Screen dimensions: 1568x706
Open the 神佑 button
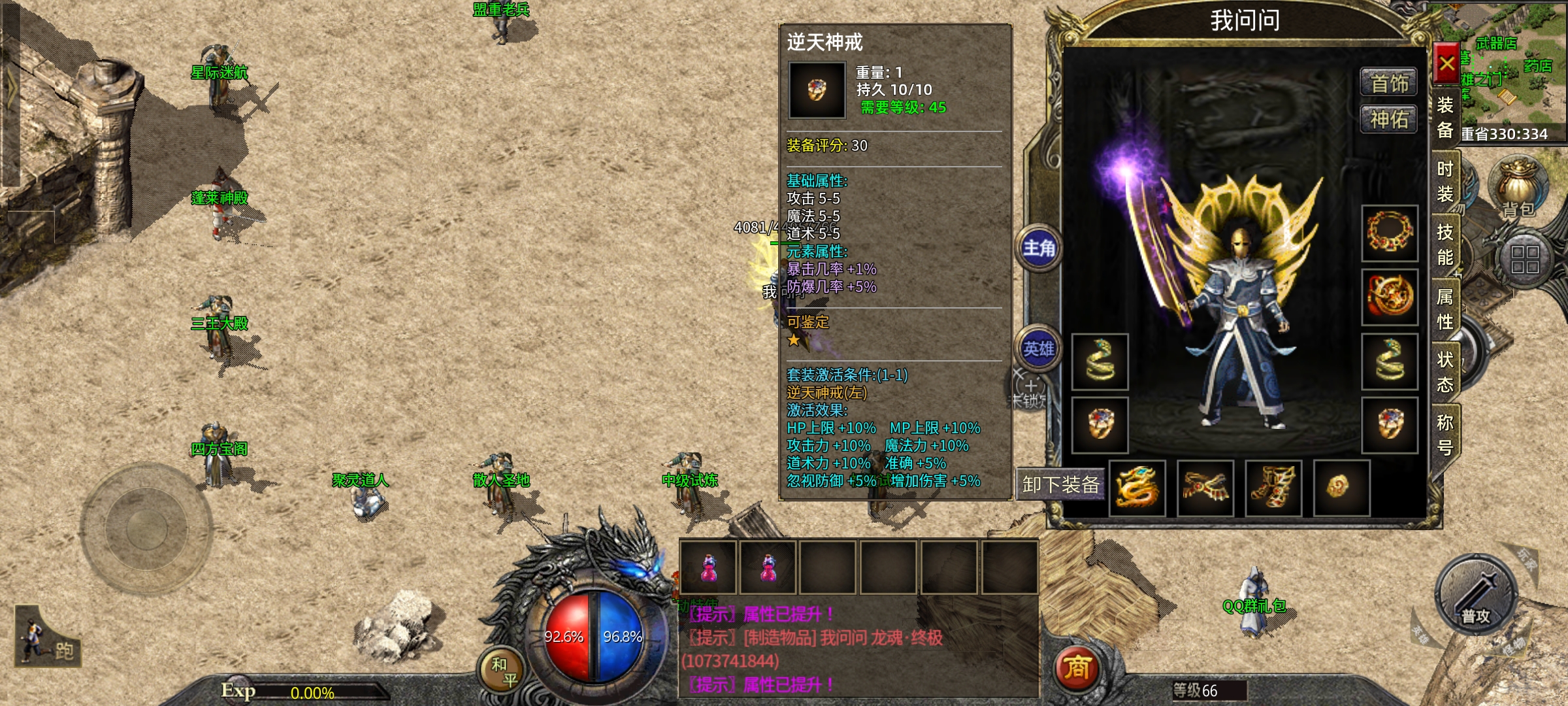pos(1389,119)
